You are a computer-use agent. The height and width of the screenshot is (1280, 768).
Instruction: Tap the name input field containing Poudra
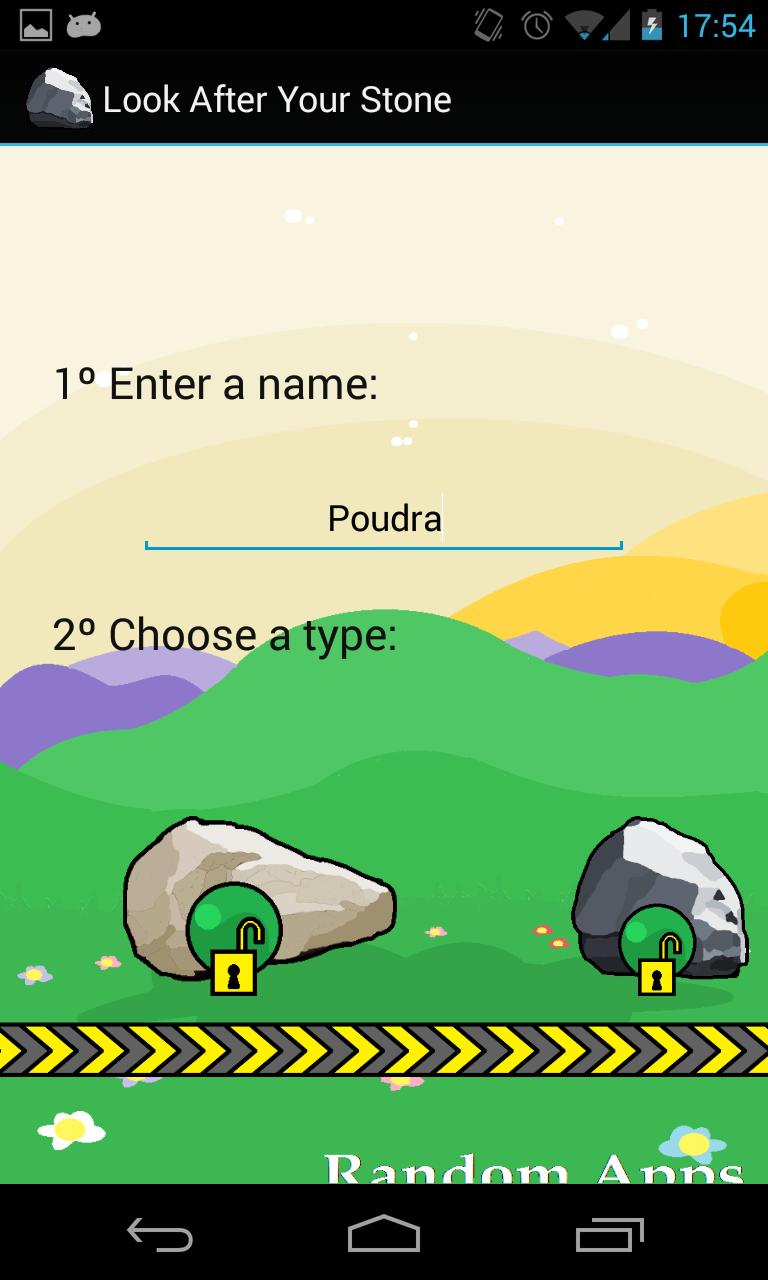[x=384, y=519]
